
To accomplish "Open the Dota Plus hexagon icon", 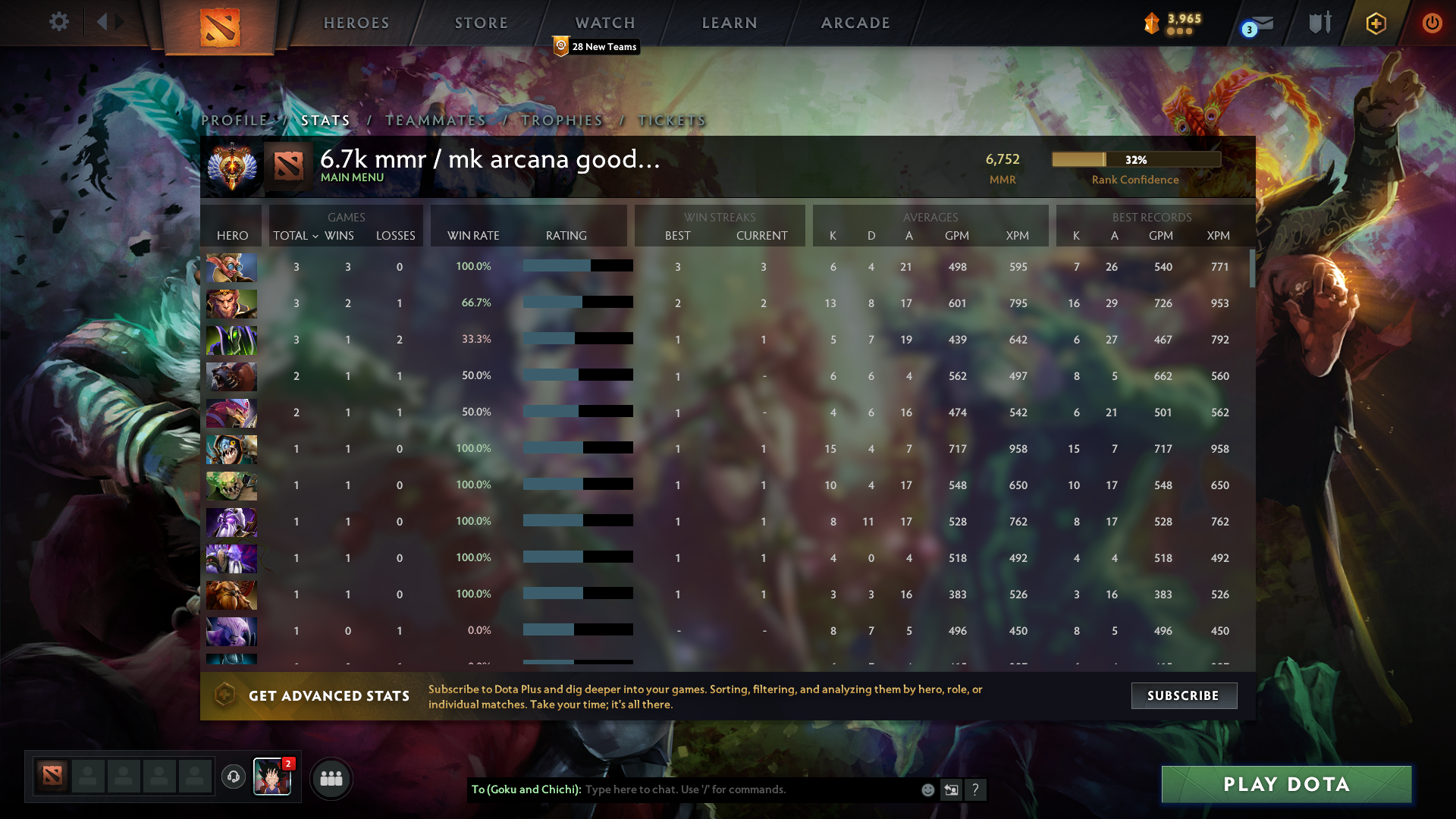I will (1376, 23).
